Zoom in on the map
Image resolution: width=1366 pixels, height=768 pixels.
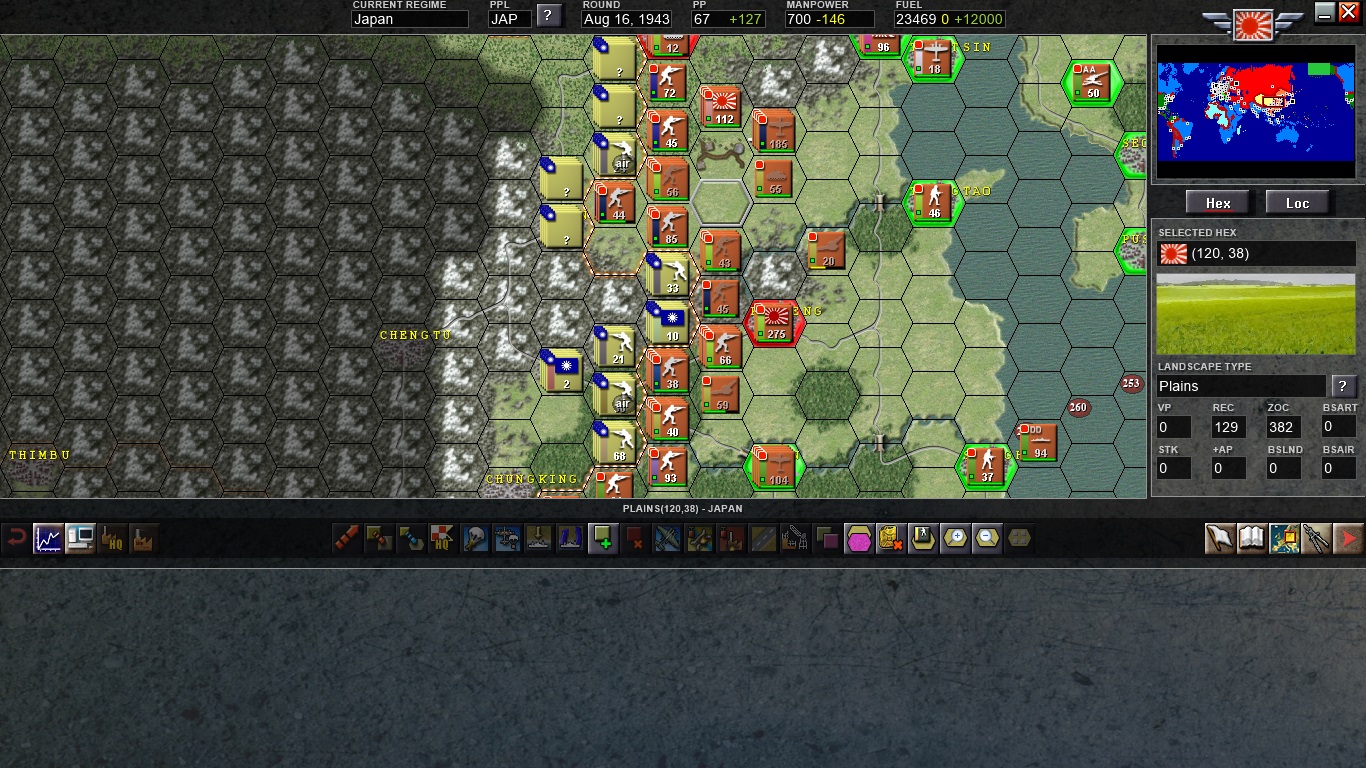click(955, 538)
